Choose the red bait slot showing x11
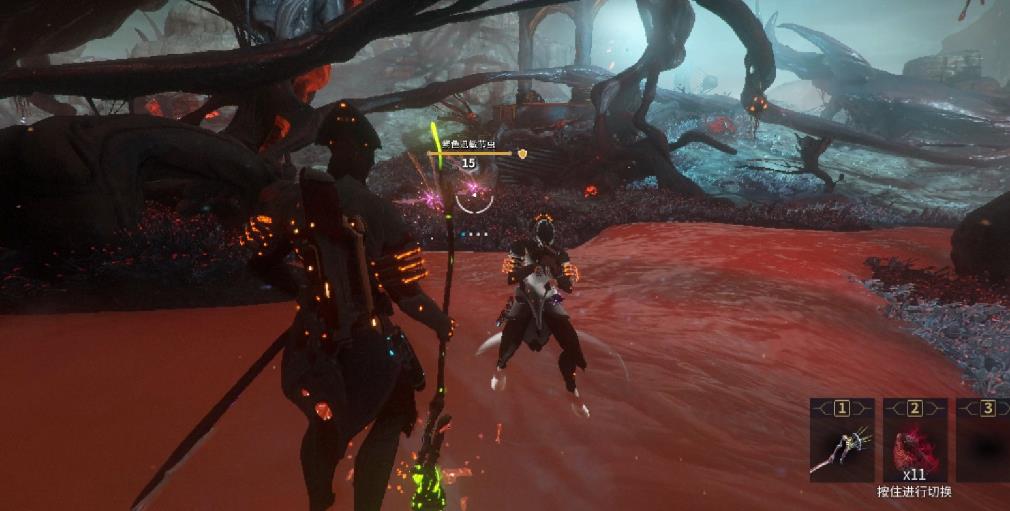The height and width of the screenshot is (511, 1010). coord(914,446)
